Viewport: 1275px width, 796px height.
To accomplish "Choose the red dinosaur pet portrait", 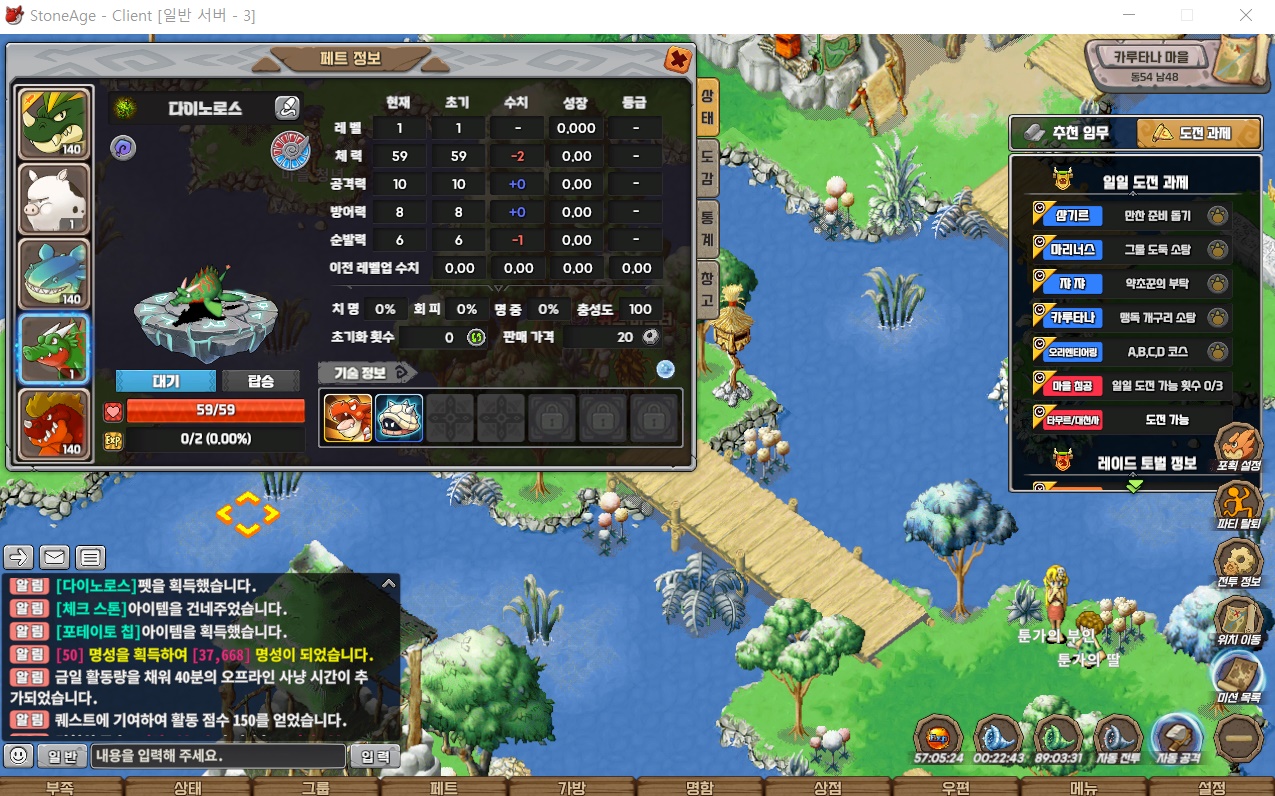I will [55, 425].
